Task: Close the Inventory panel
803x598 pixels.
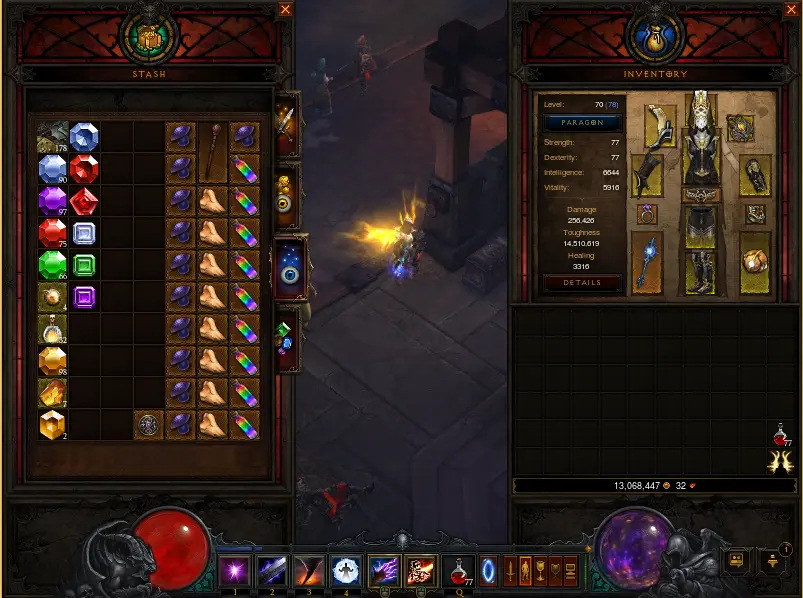Action: (x=793, y=10)
